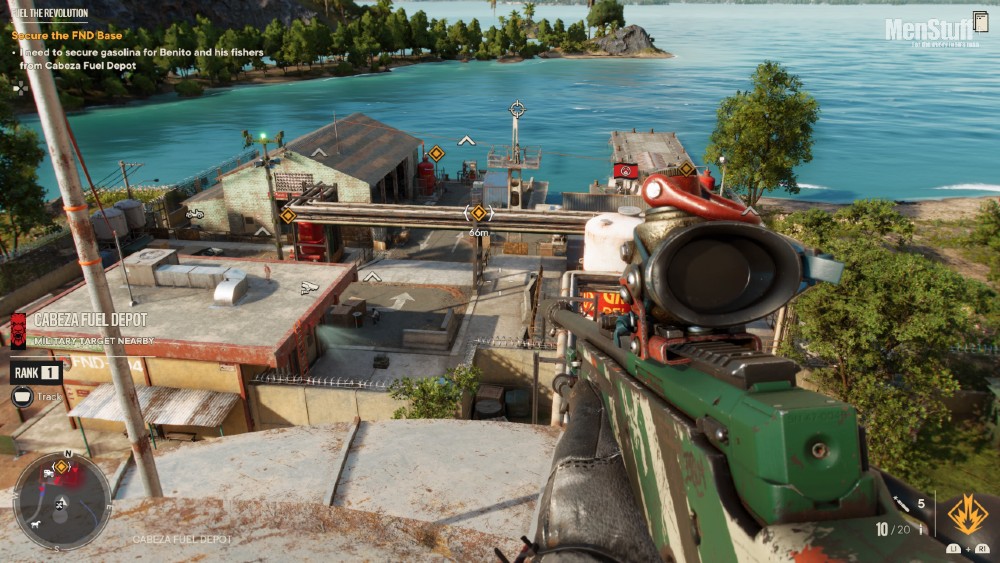
Task: Select the throwing knife gadget icon
Action: tap(900, 504)
